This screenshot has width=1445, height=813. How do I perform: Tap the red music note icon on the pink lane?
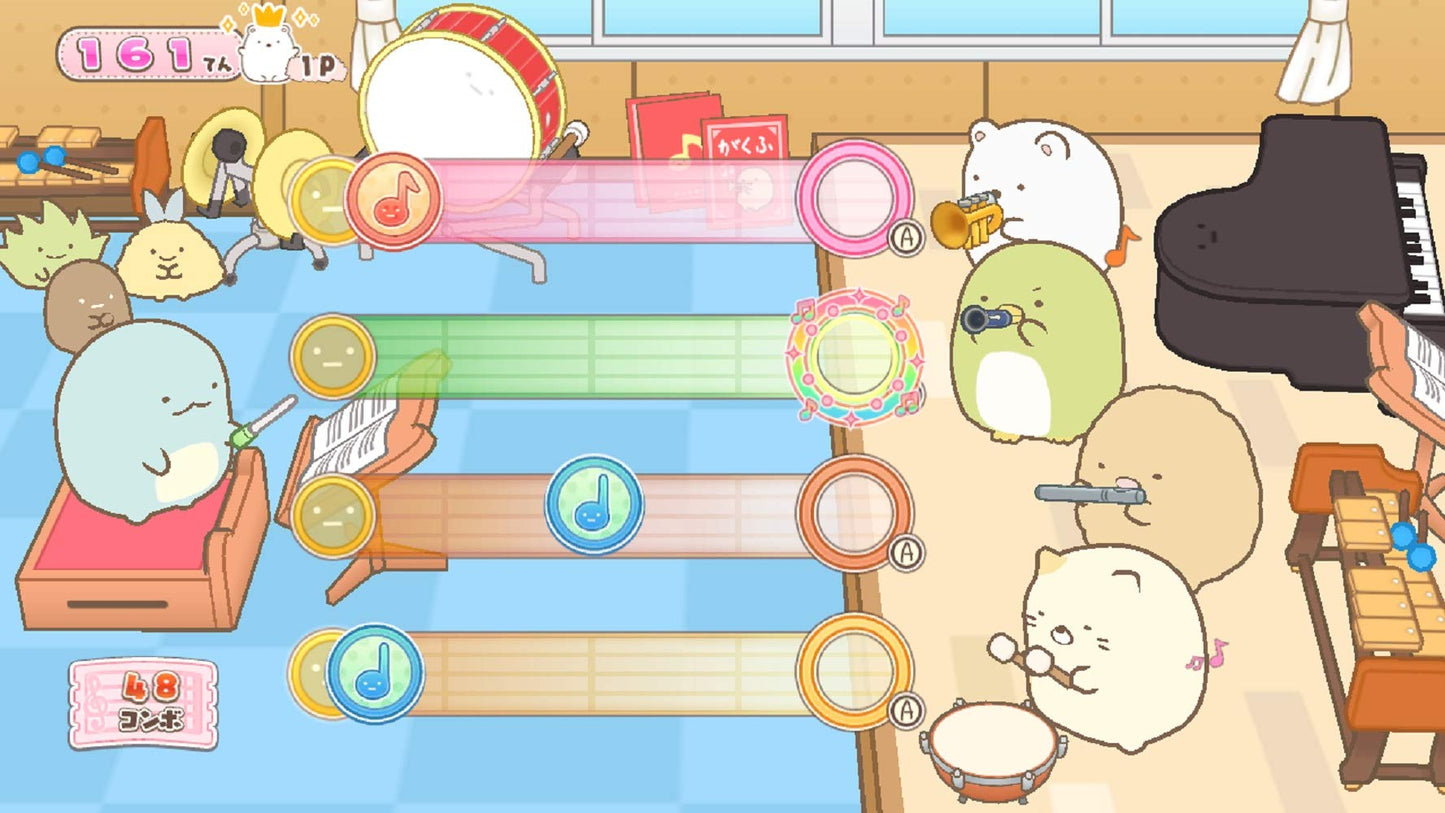pyautogui.click(x=396, y=199)
